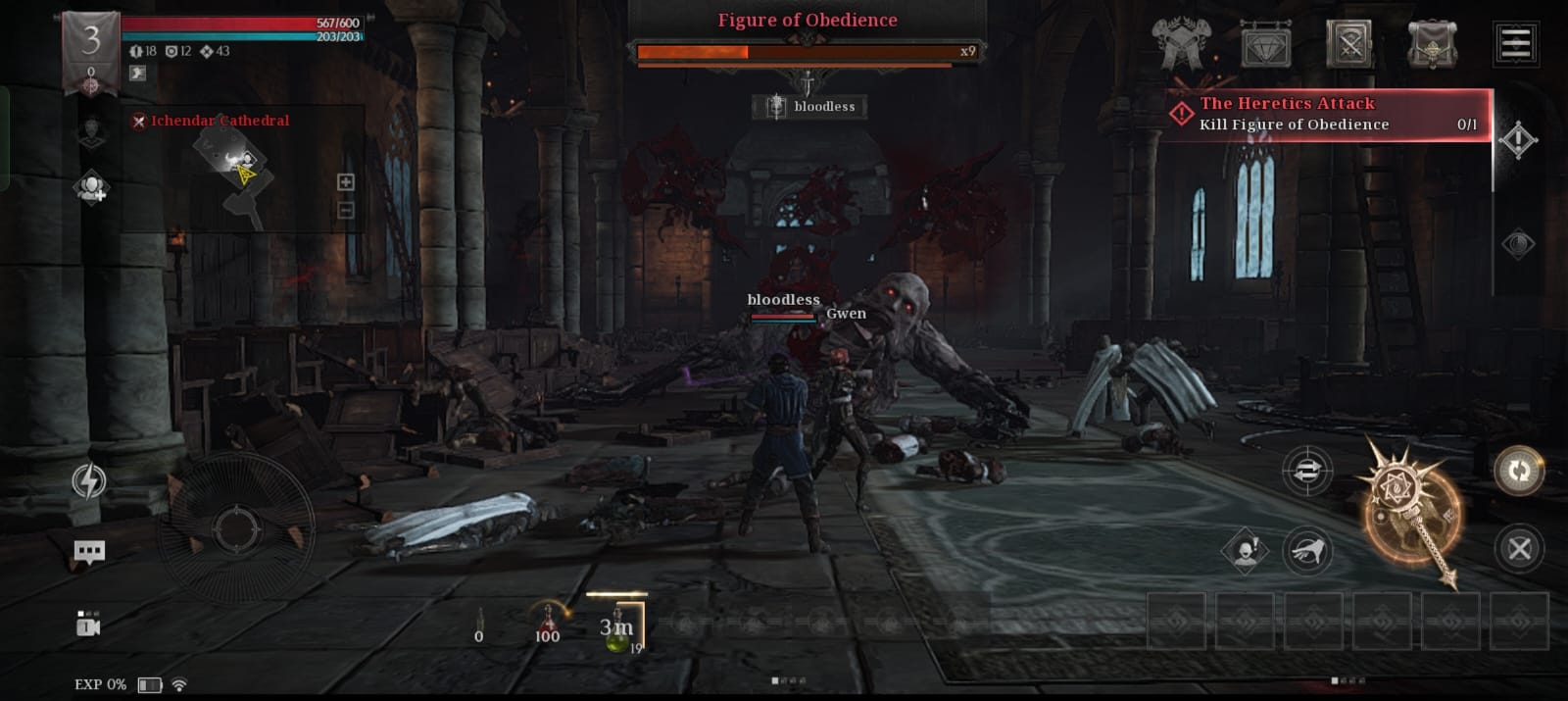Open the crossed swords book icon

click(1349, 44)
